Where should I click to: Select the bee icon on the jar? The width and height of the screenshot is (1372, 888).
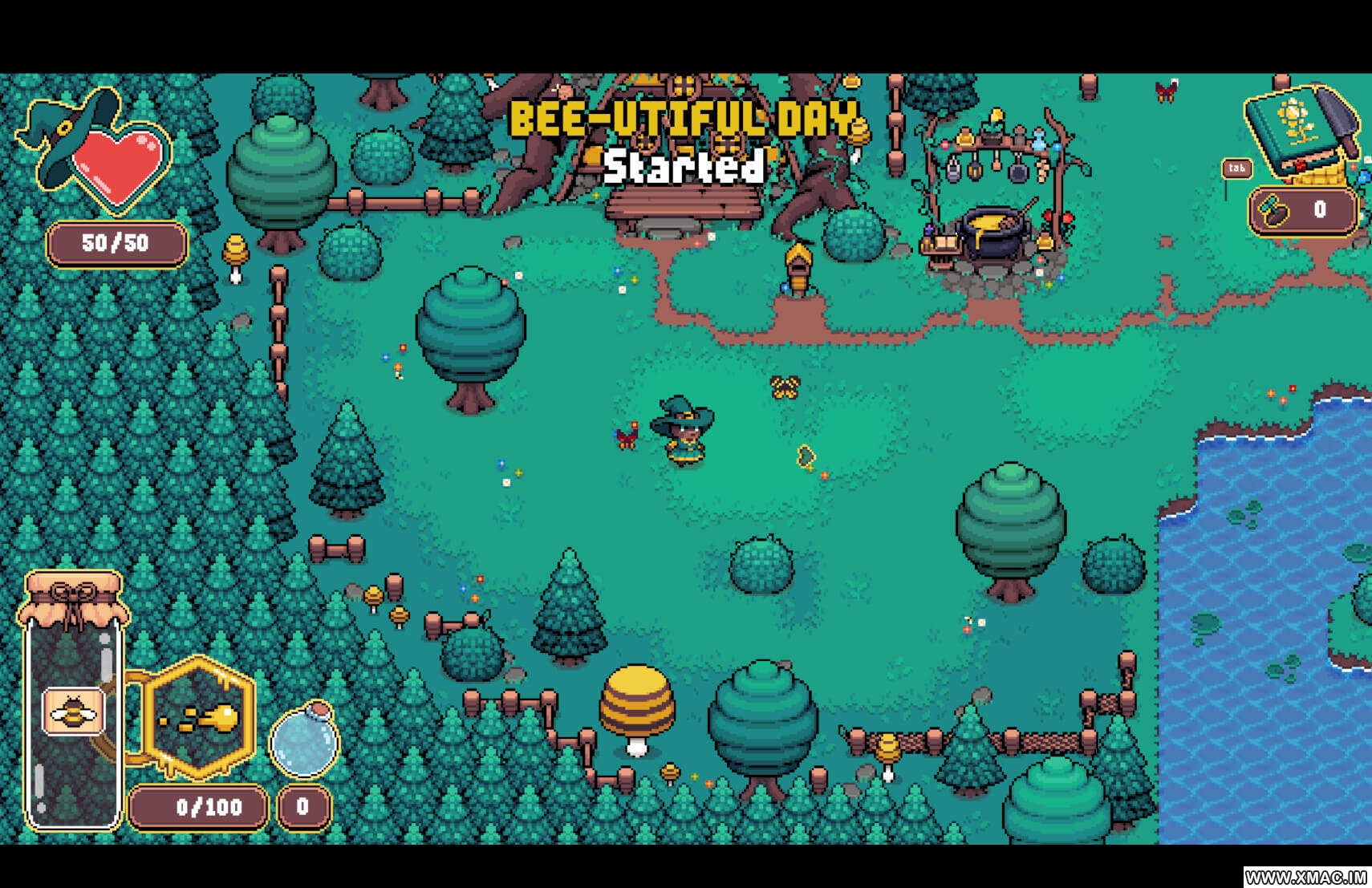(73, 711)
